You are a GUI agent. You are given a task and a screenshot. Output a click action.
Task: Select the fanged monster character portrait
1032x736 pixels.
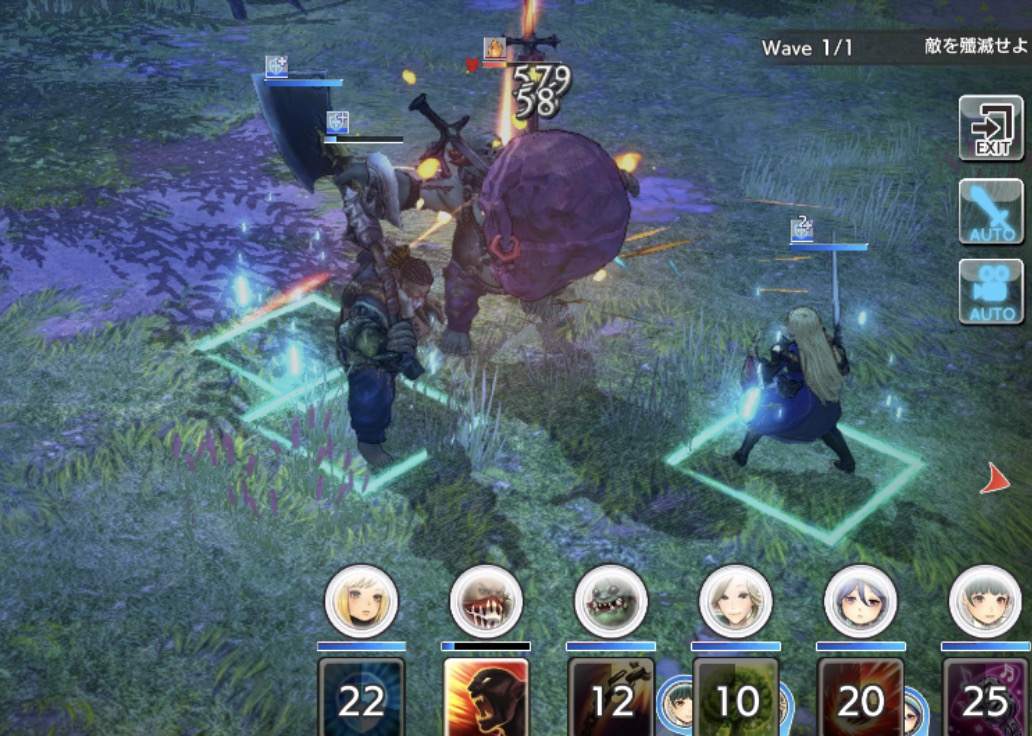point(486,601)
